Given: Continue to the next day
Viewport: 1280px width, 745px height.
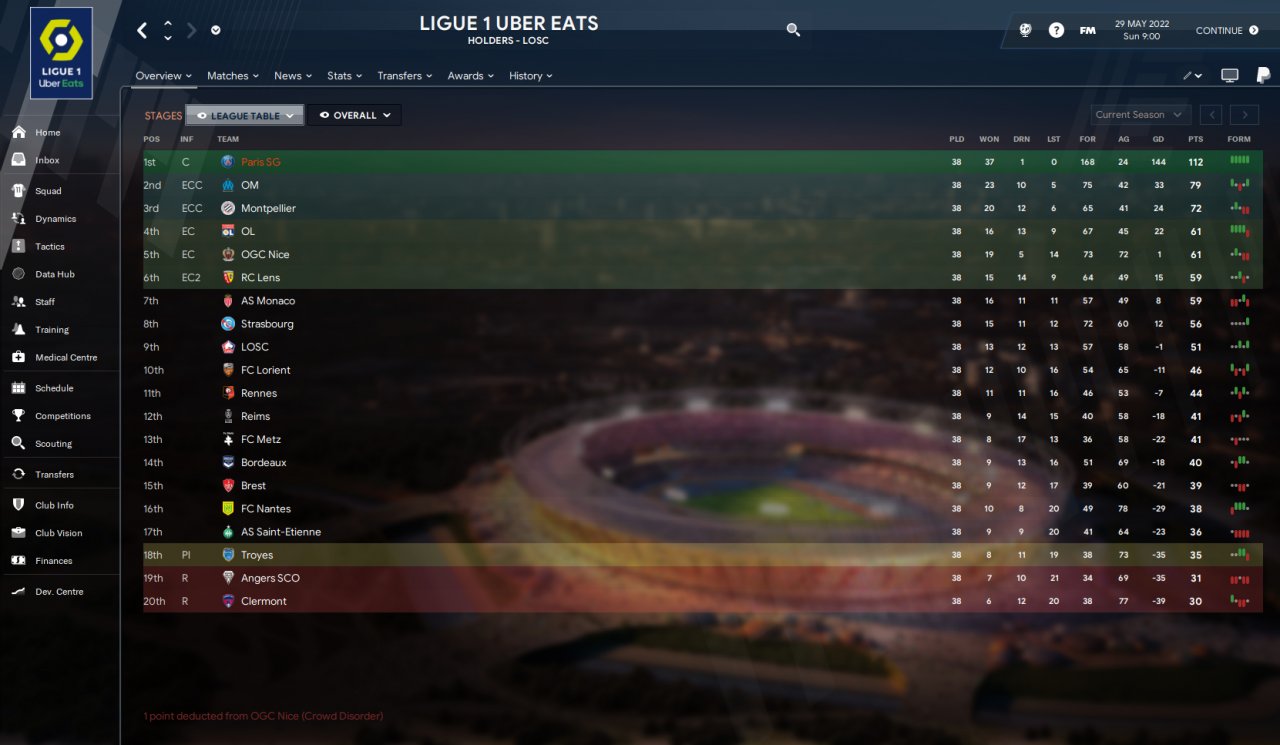Looking at the screenshot, I should (x=1227, y=31).
